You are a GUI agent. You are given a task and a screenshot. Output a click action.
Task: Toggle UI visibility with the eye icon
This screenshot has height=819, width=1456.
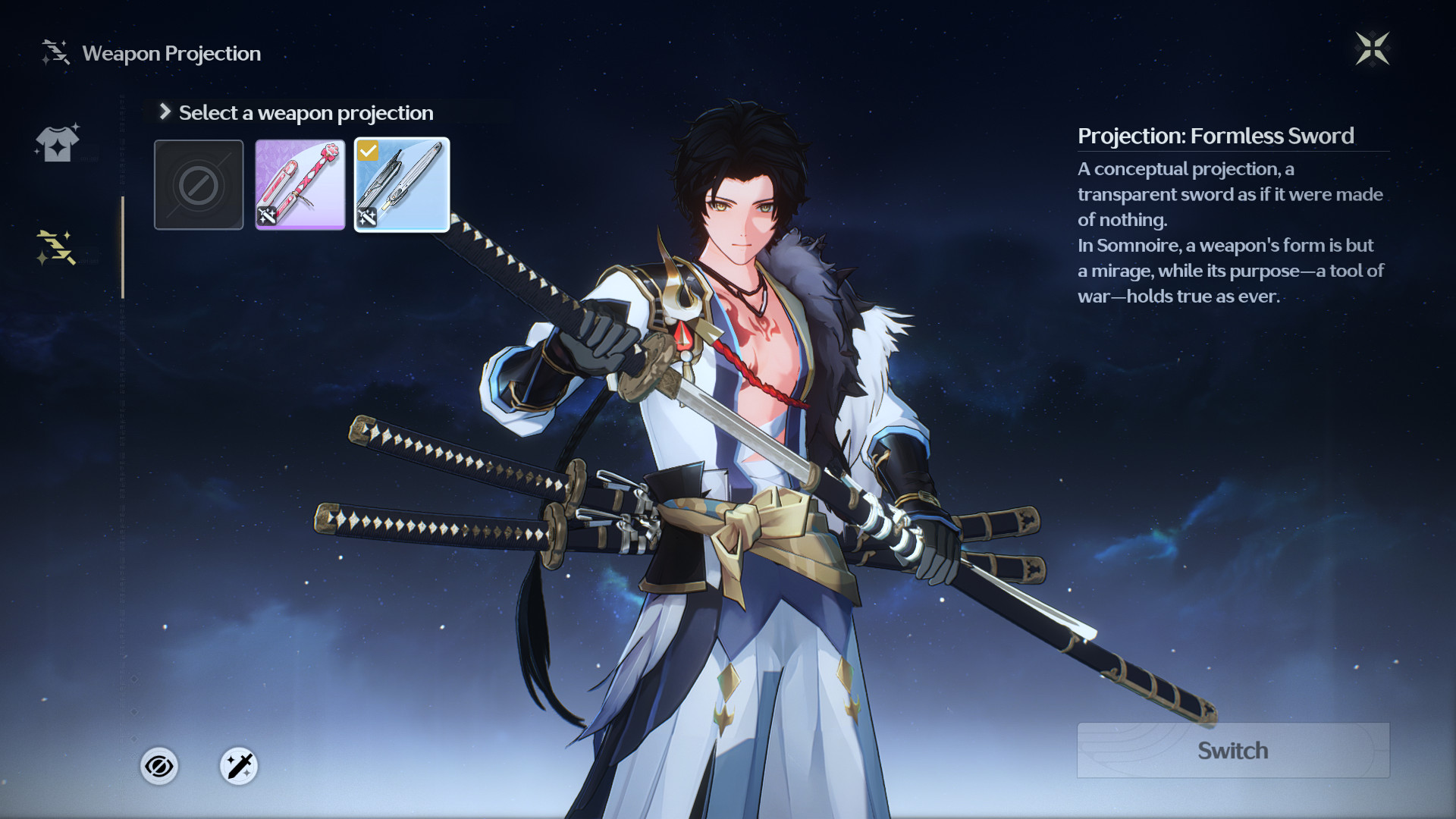click(x=158, y=766)
